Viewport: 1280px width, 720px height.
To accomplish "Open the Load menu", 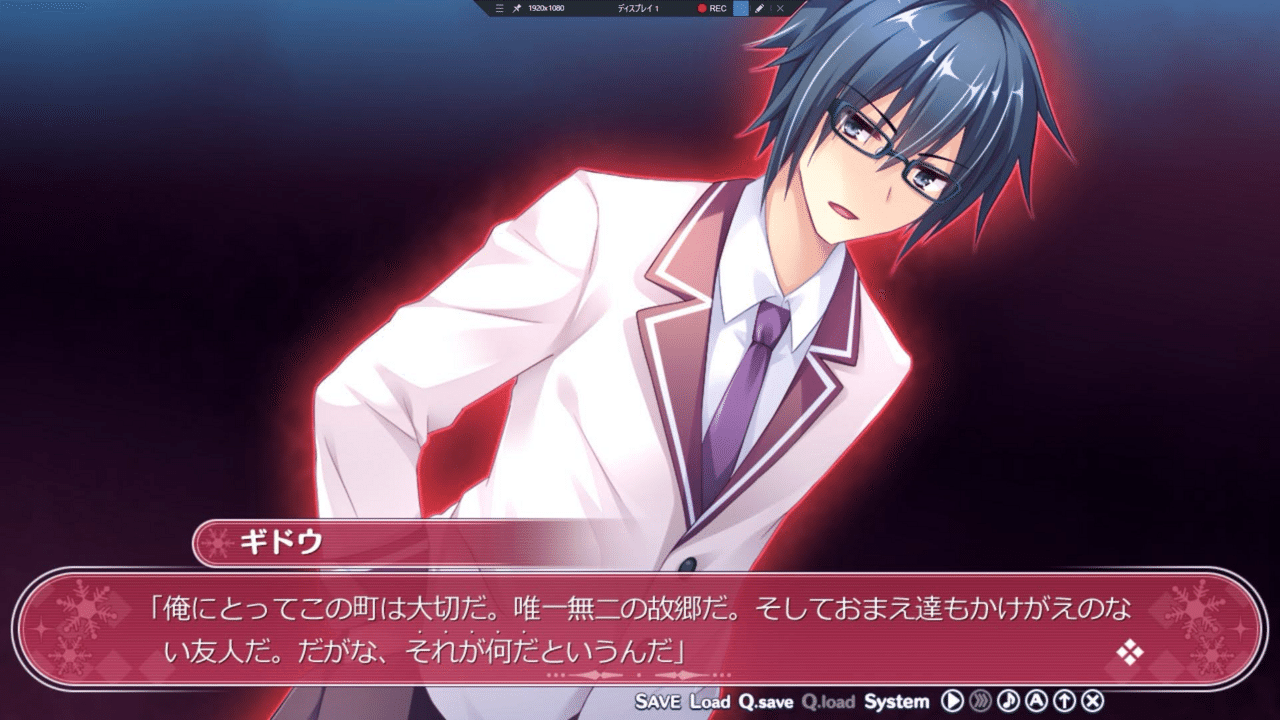I will (x=710, y=701).
